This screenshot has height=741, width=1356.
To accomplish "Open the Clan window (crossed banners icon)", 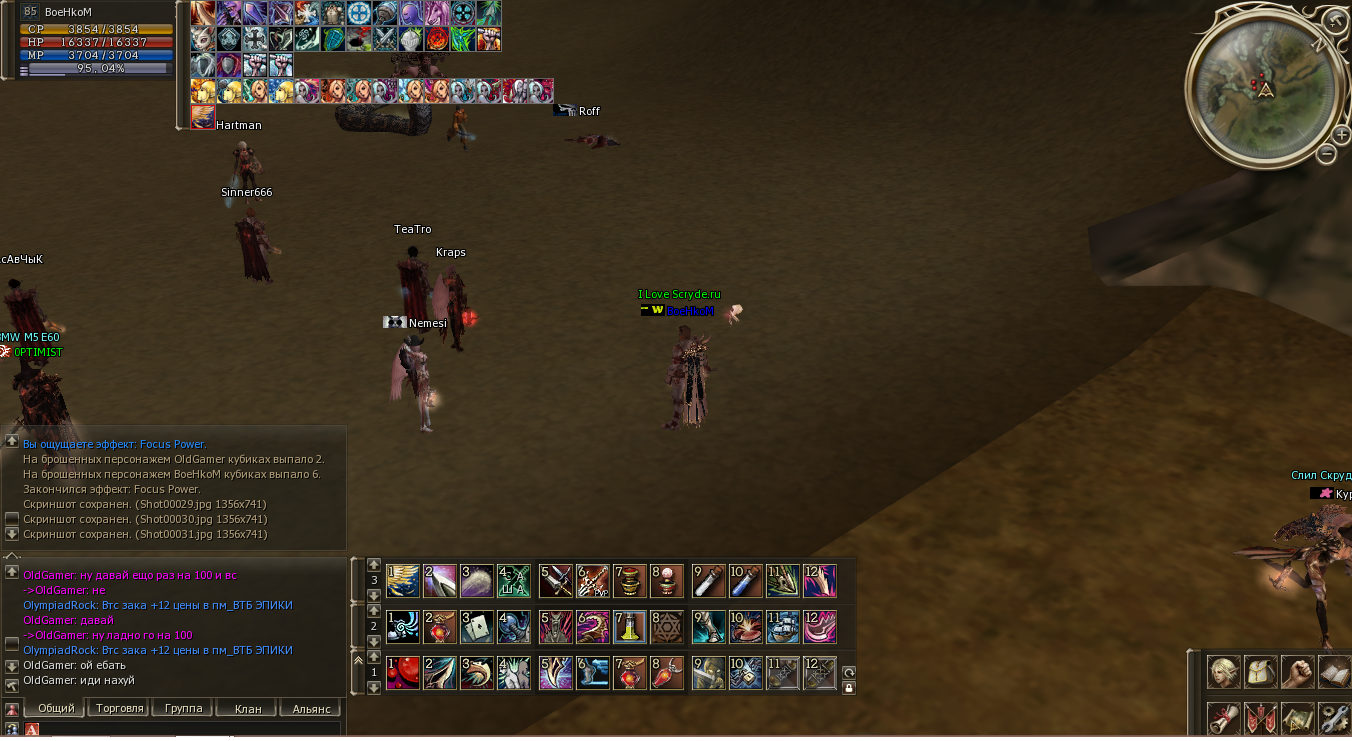I will (x=1259, y=719).
